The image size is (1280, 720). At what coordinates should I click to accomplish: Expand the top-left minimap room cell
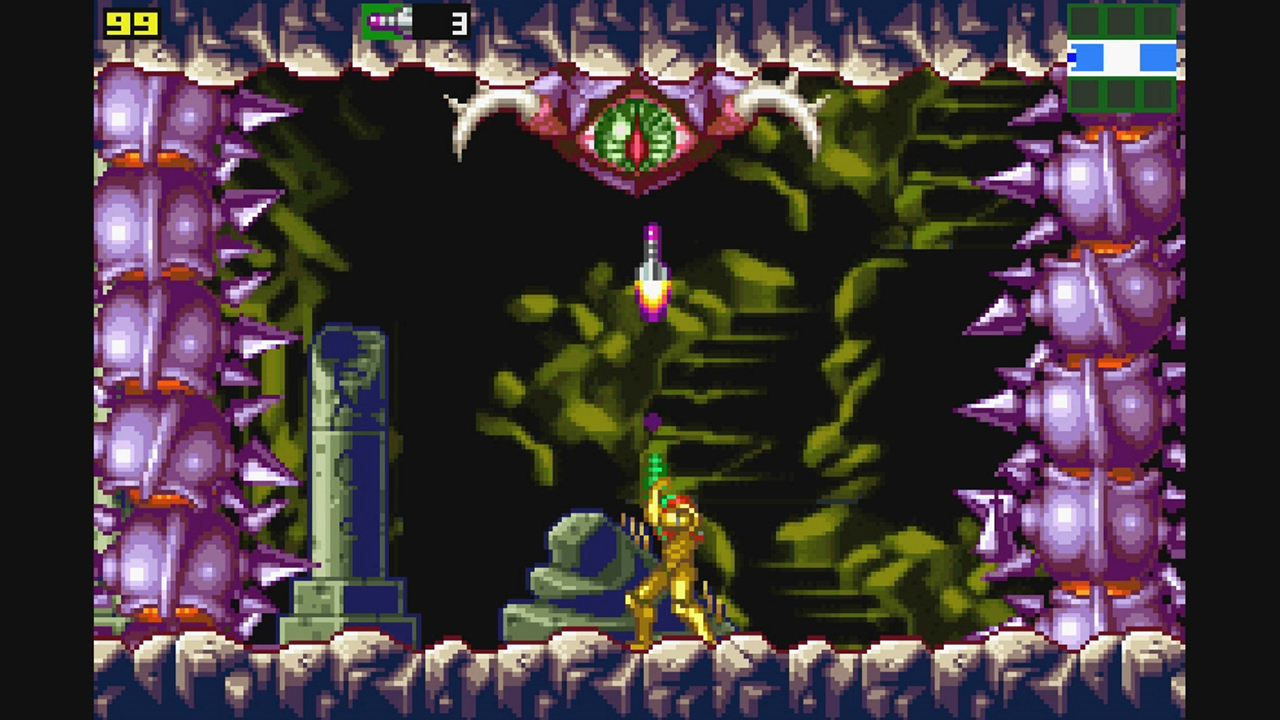coord(1085,20)
